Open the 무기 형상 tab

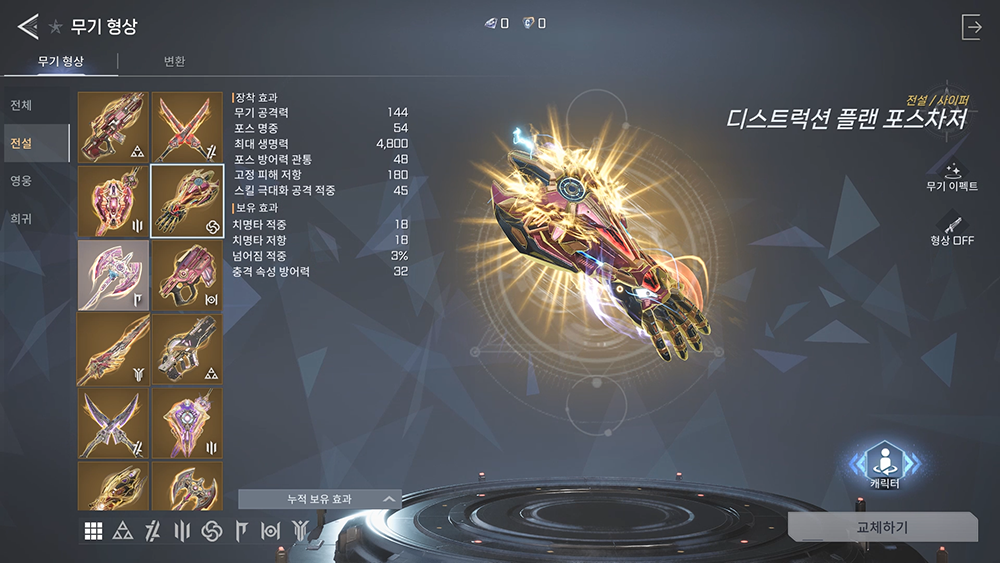(60, 62)
